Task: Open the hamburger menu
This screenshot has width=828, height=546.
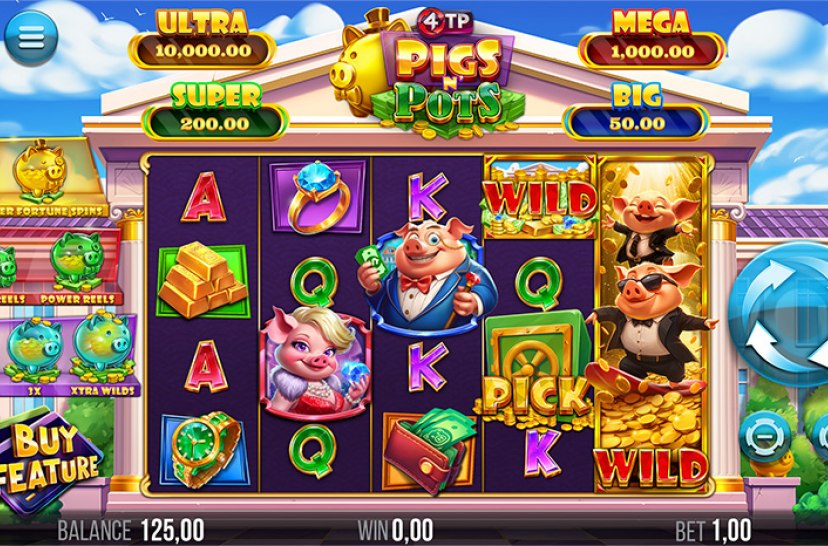Action: tap(31, 37)
